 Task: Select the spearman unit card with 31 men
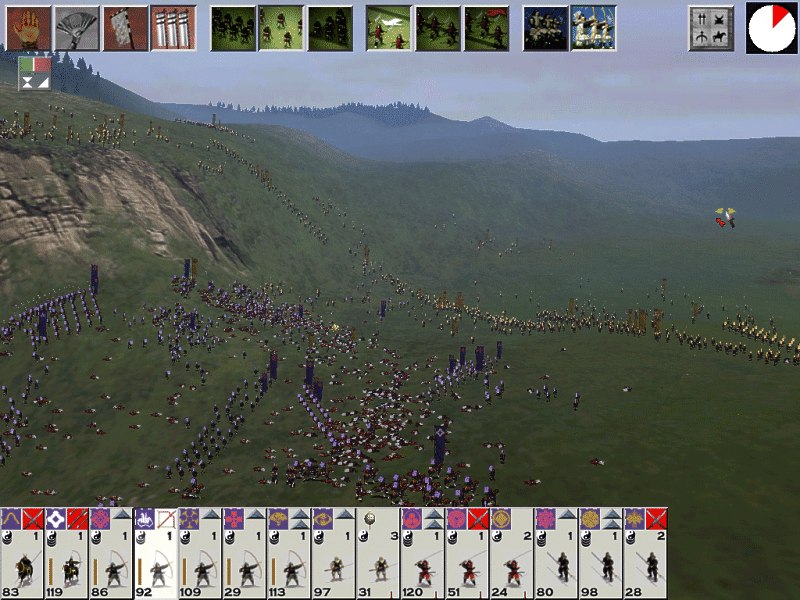(377, 553)
